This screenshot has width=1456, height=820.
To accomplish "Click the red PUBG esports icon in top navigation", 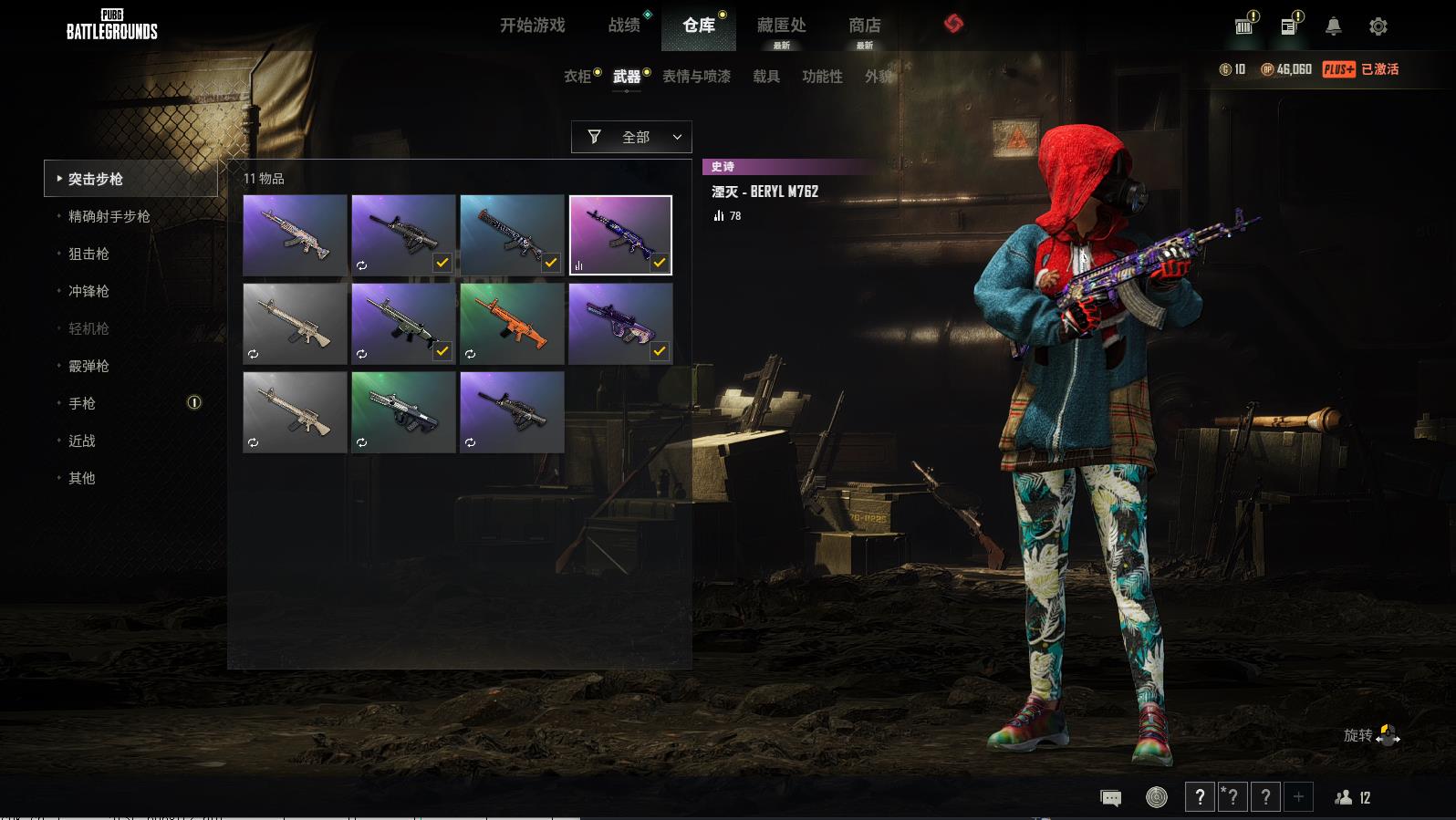I will pyautogui.click(x=954, y=25).
